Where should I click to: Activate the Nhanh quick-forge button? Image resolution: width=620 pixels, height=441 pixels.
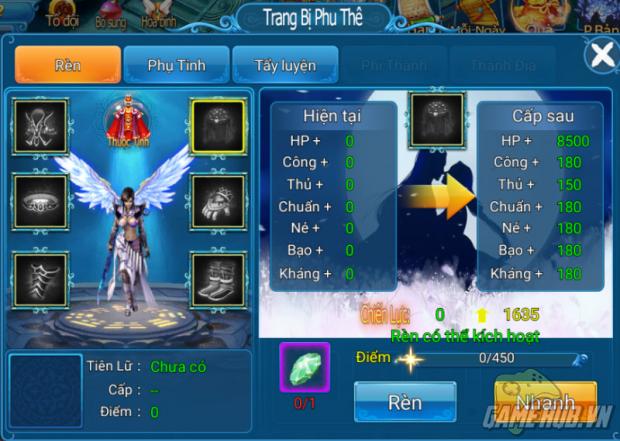tap(545, 402)
